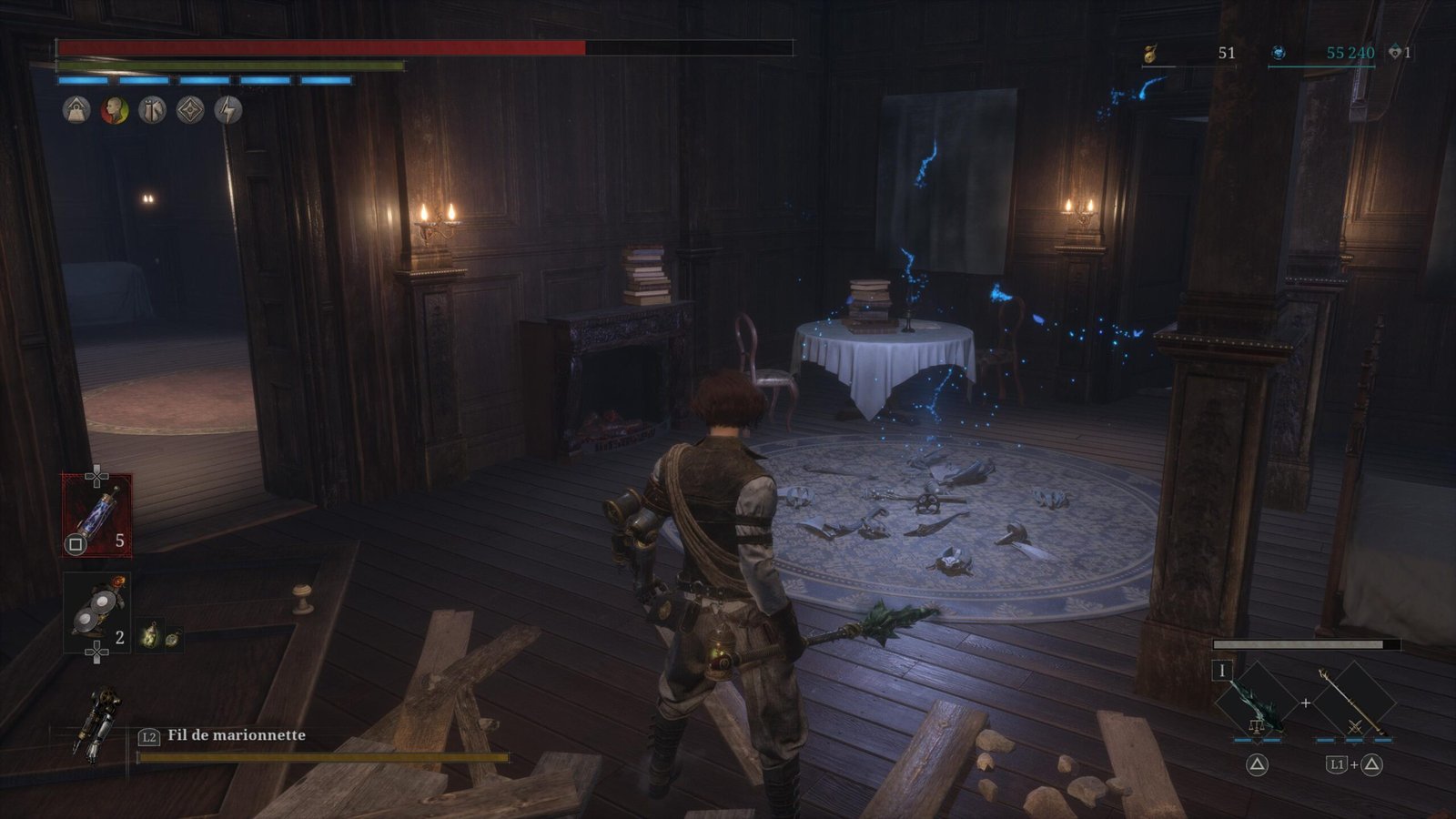Click the diamond emblem status icon
Screen dimensions: 1456x819
[x=190, y=111]
